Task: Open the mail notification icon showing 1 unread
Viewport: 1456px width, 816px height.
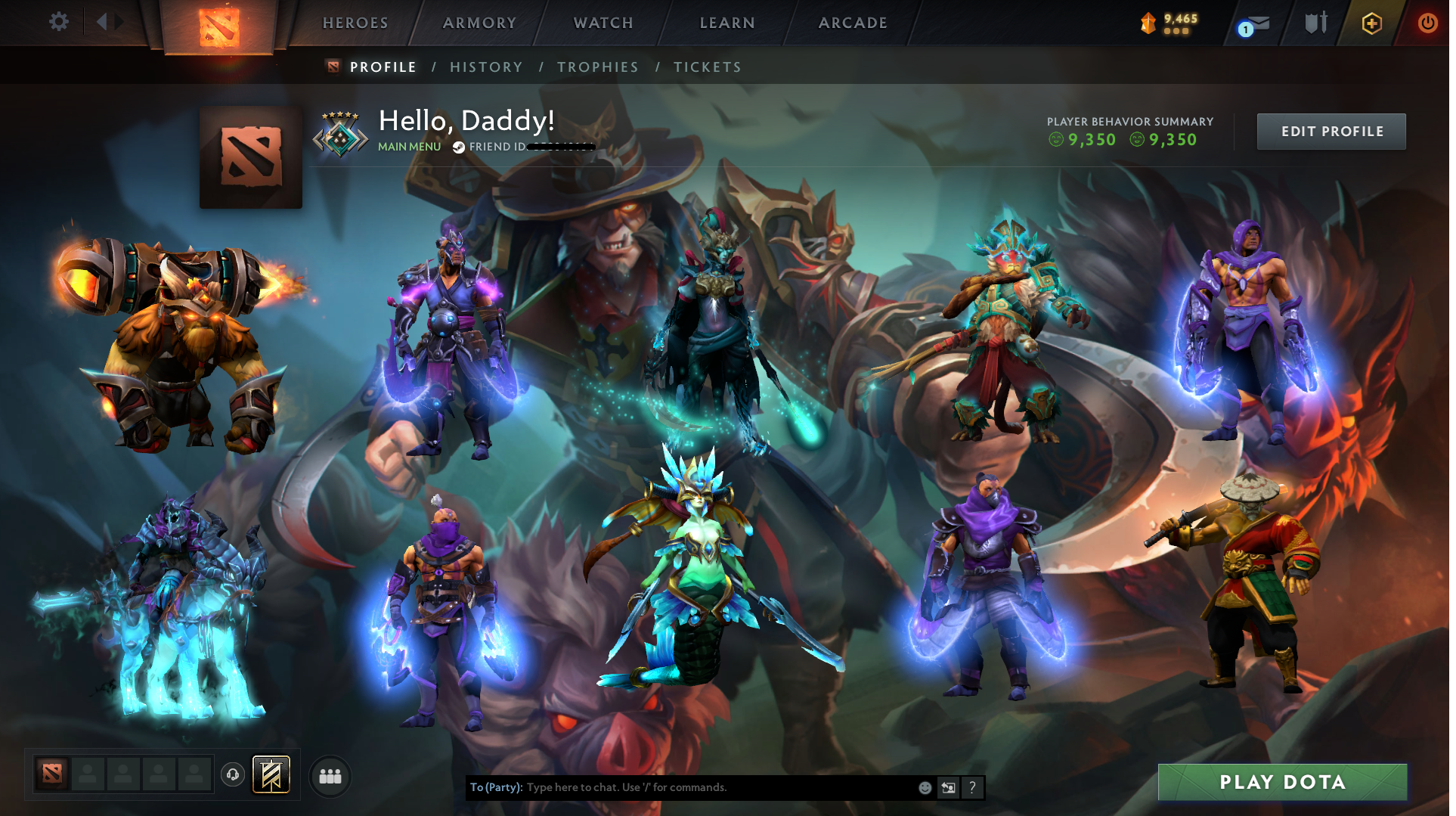Action: 1257,23
